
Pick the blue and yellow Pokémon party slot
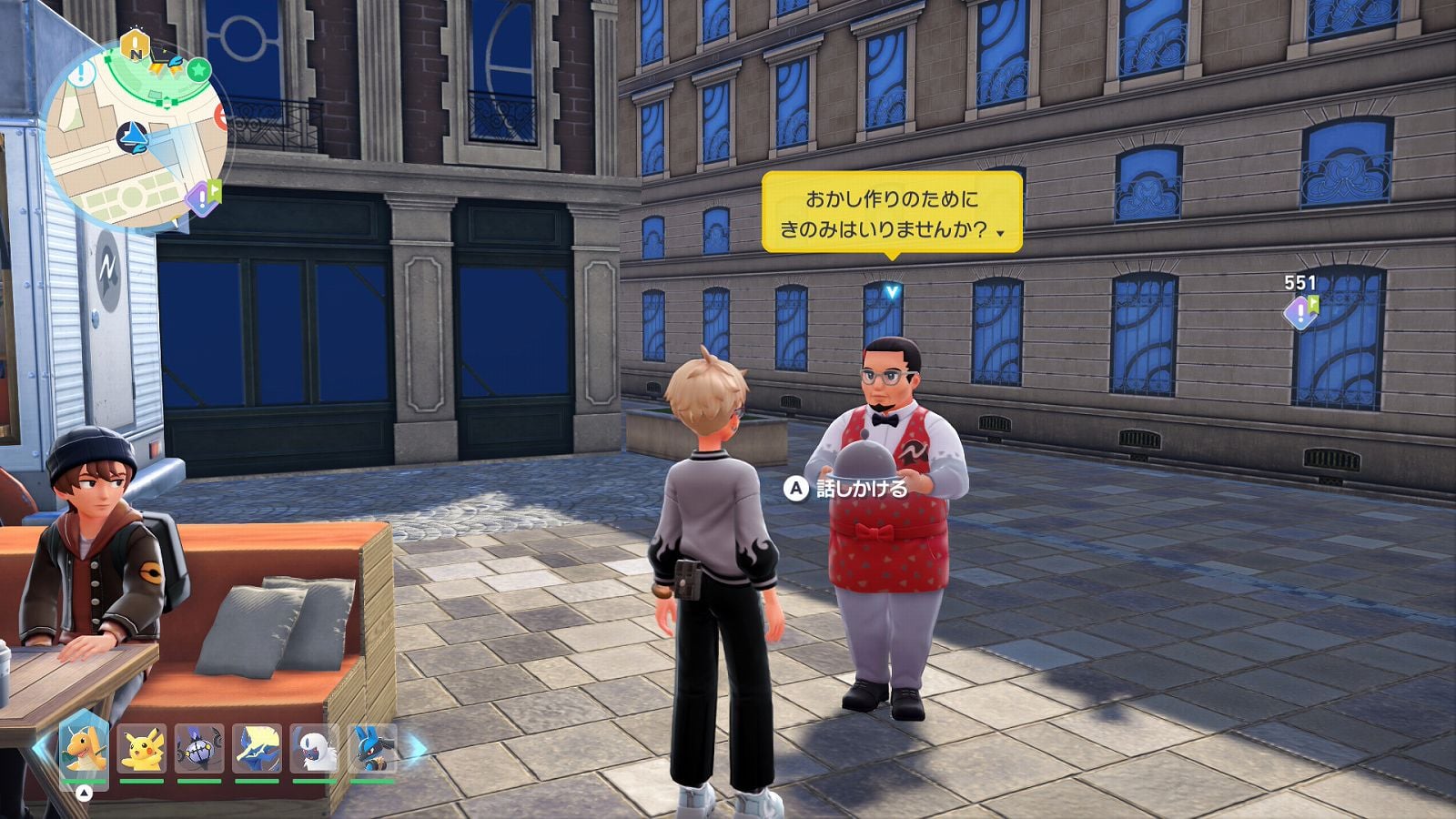pos(257,748)
